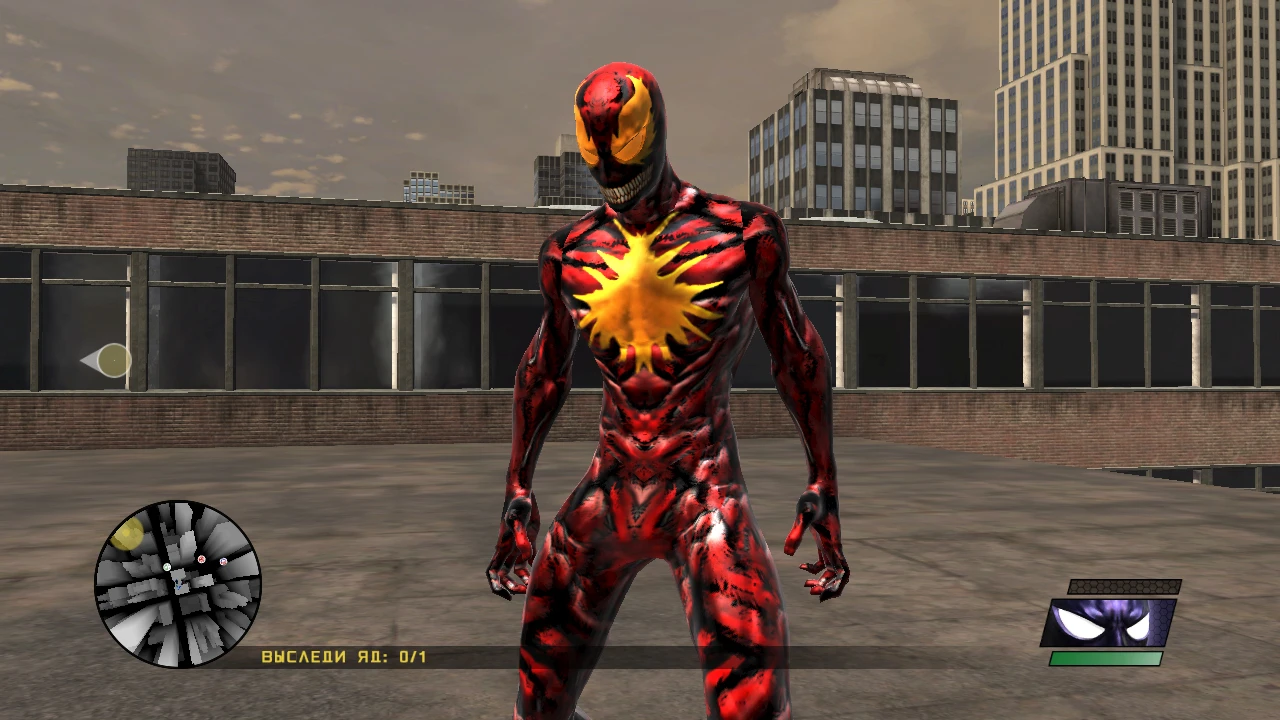
Task: Select the green objective marker on minimap
Action: tap(167, 567)
